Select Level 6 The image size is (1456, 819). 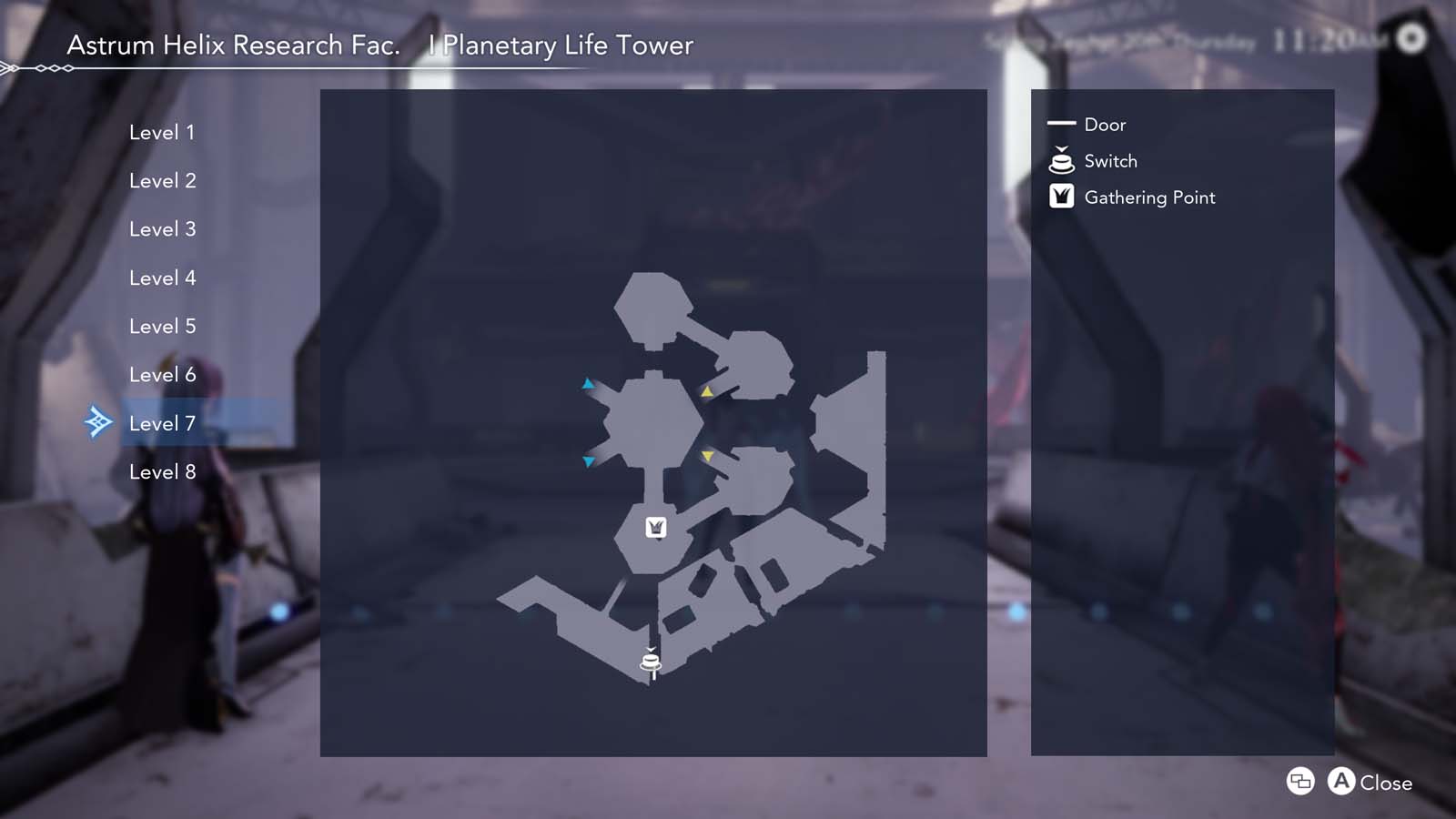162,374
